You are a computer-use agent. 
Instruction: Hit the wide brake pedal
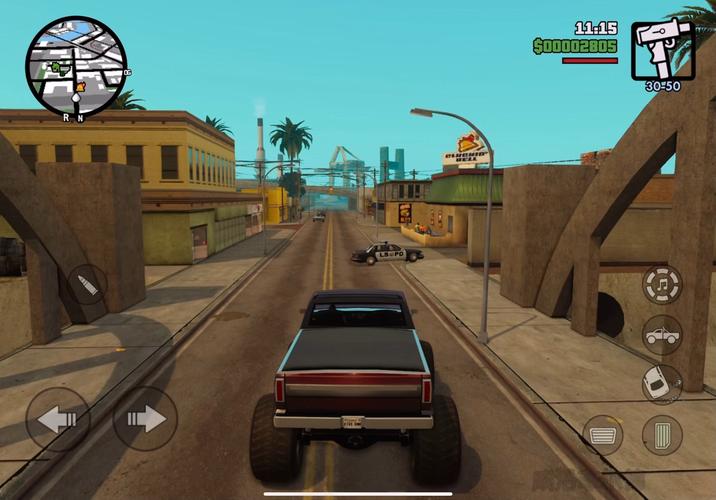coord(603,435)
